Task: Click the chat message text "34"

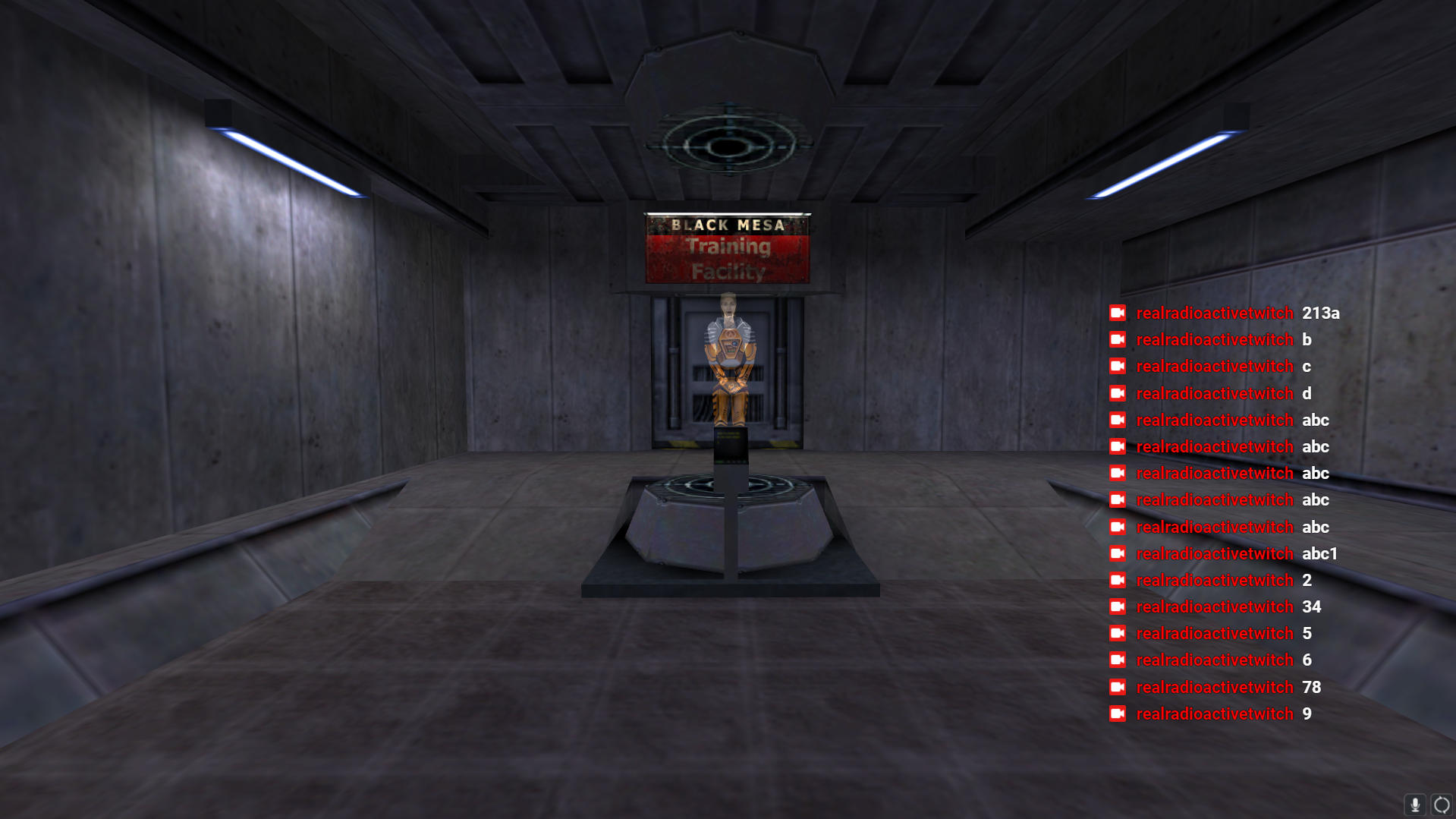Action: [x=1313, y=606]
